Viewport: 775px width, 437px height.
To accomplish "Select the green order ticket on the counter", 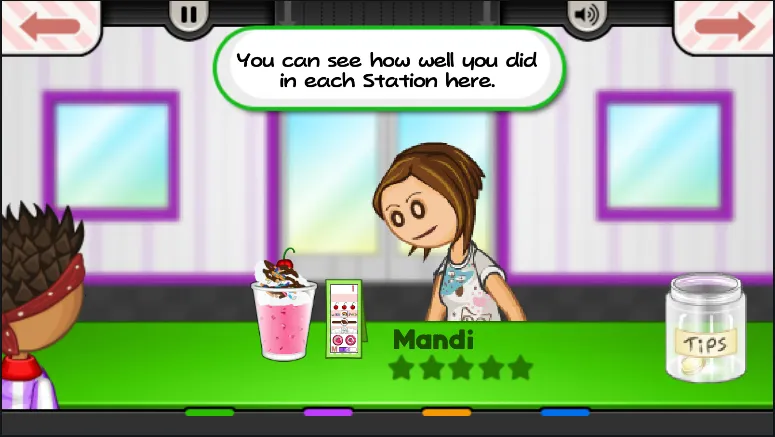I will (344, 318).
